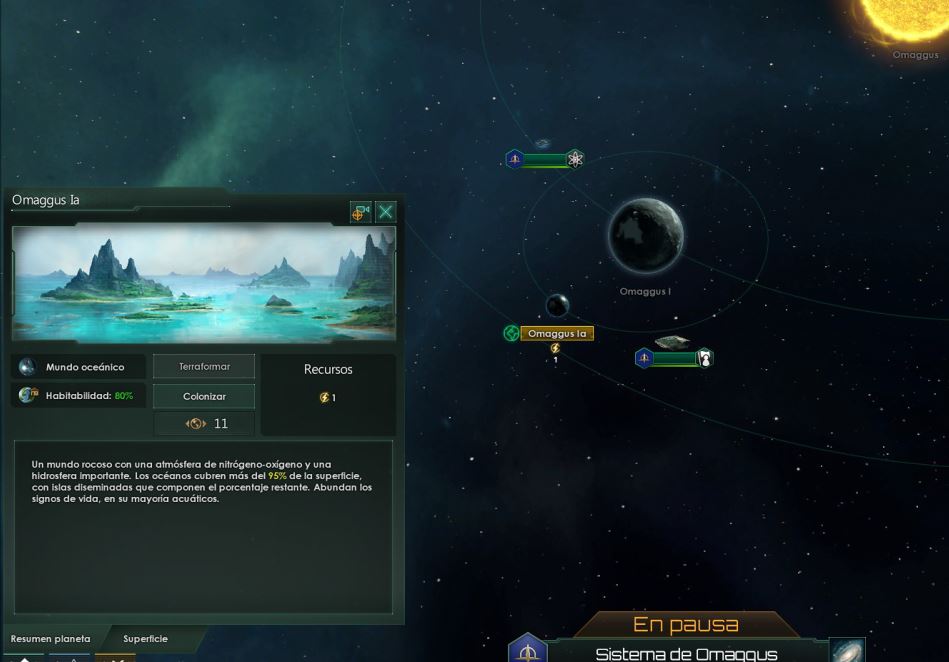The image size is (949, 662).
Task: Open the galaxy map icon
Action: coord(847,651)
